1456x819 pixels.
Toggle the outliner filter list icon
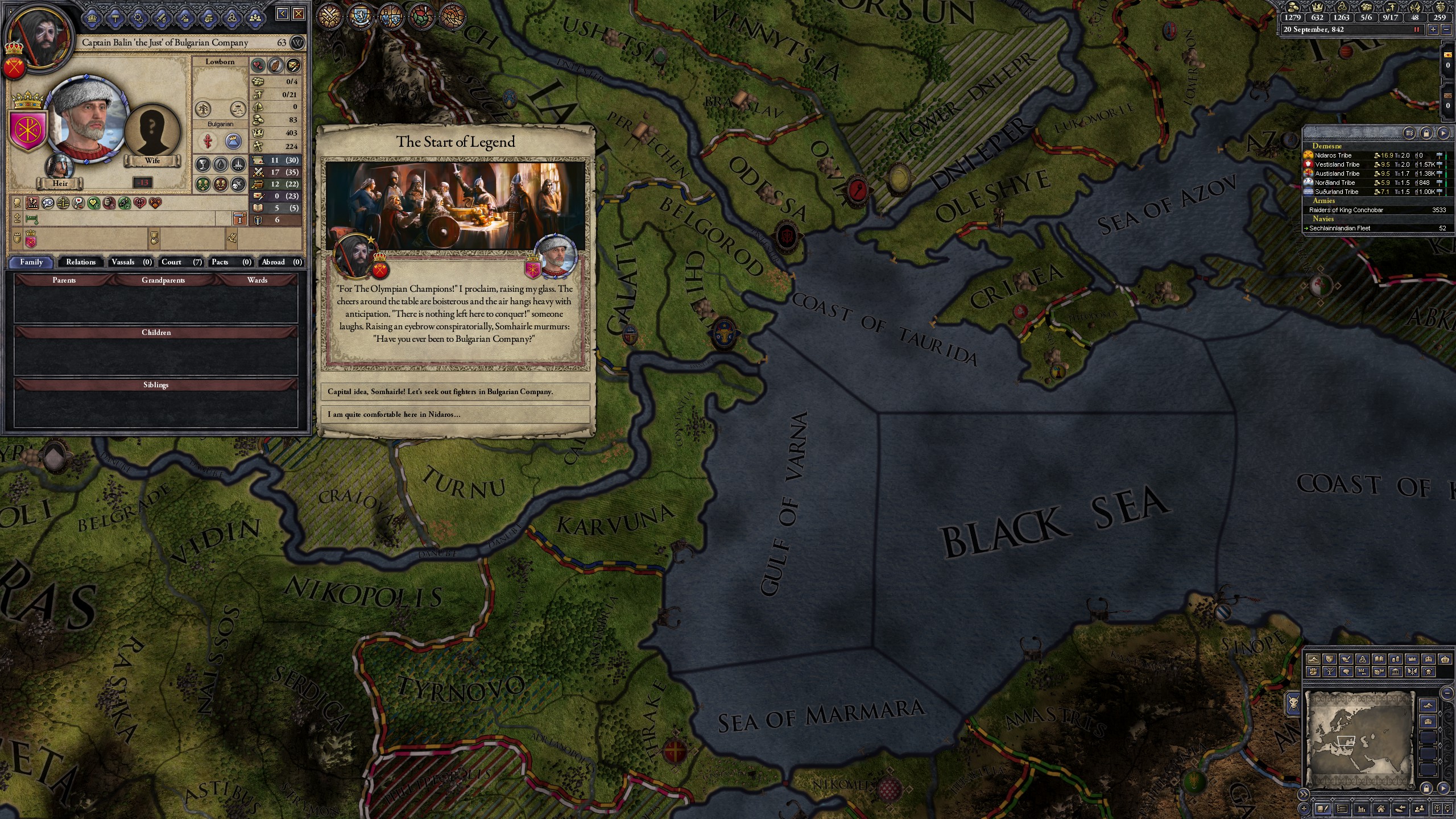[1409, 133]
